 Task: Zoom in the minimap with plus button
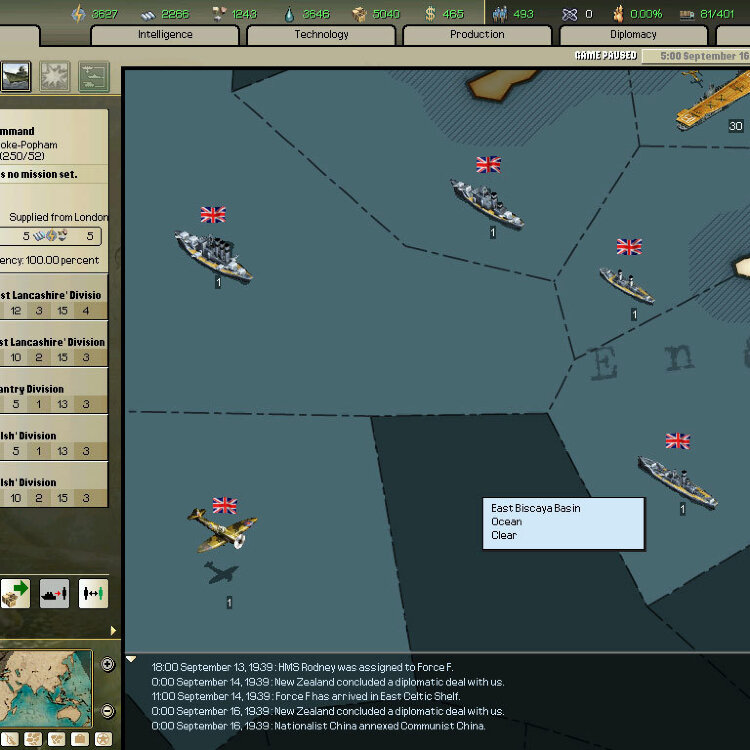[x=108, y=663]
